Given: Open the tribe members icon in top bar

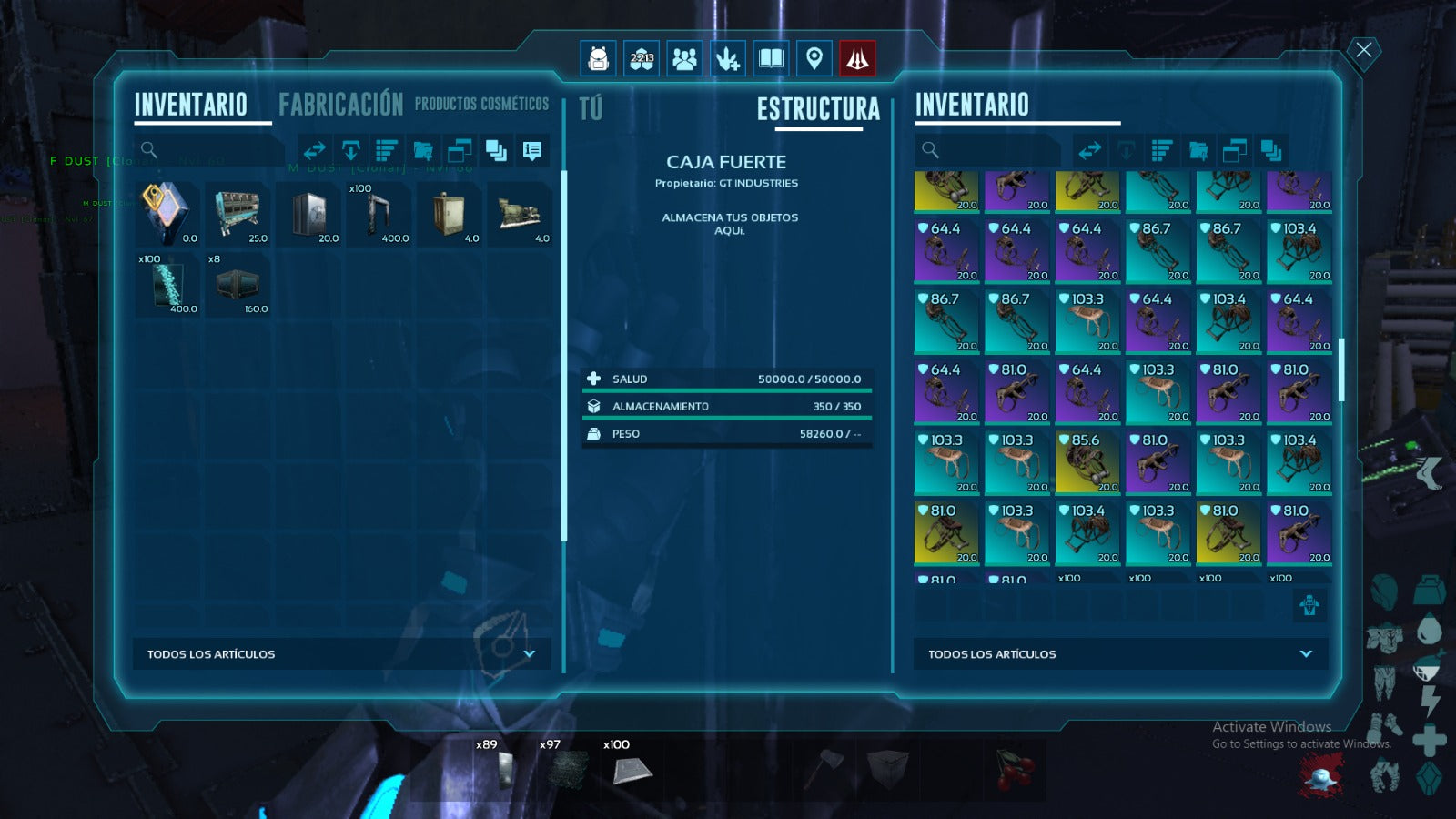Looking at the screenshot, I should 684,59.
